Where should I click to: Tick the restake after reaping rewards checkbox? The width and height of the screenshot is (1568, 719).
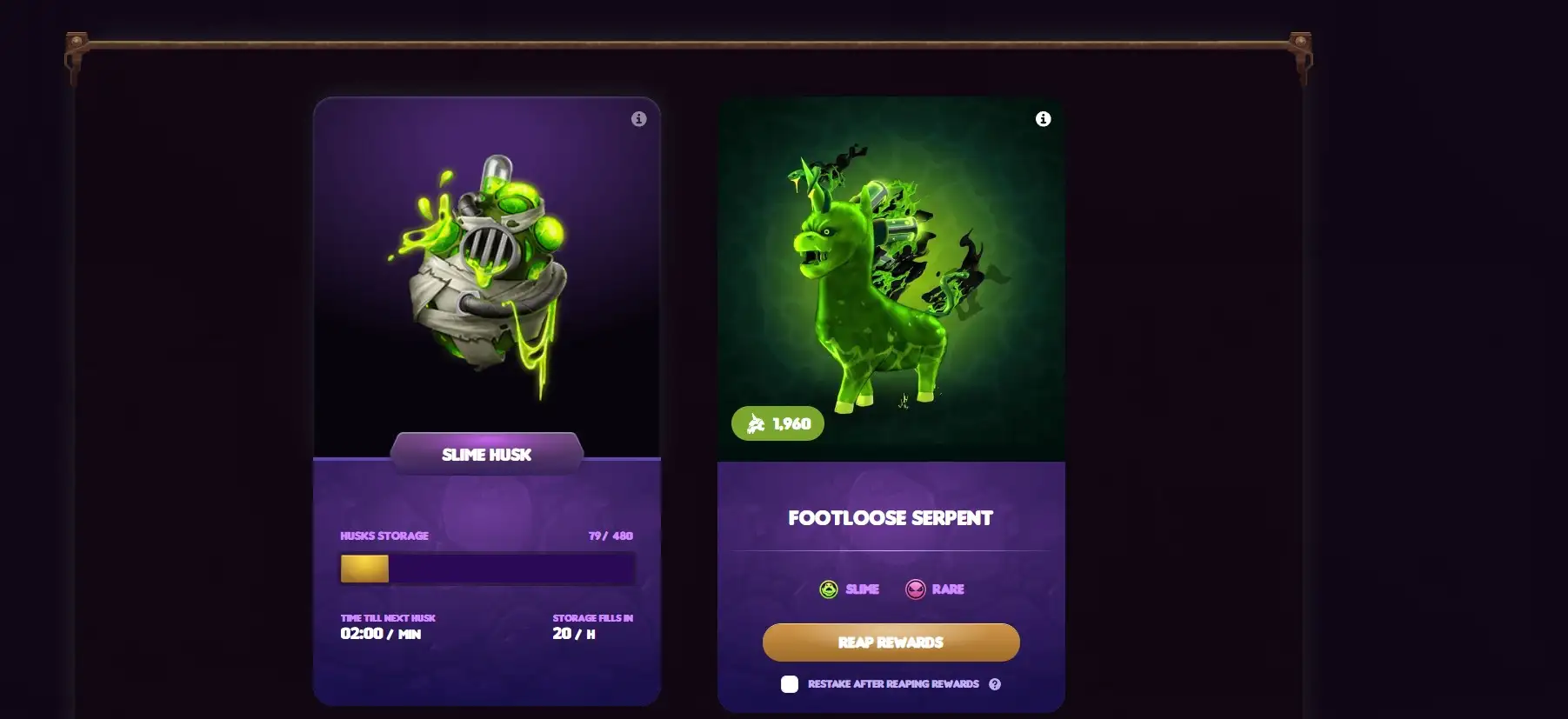point(790,684)
